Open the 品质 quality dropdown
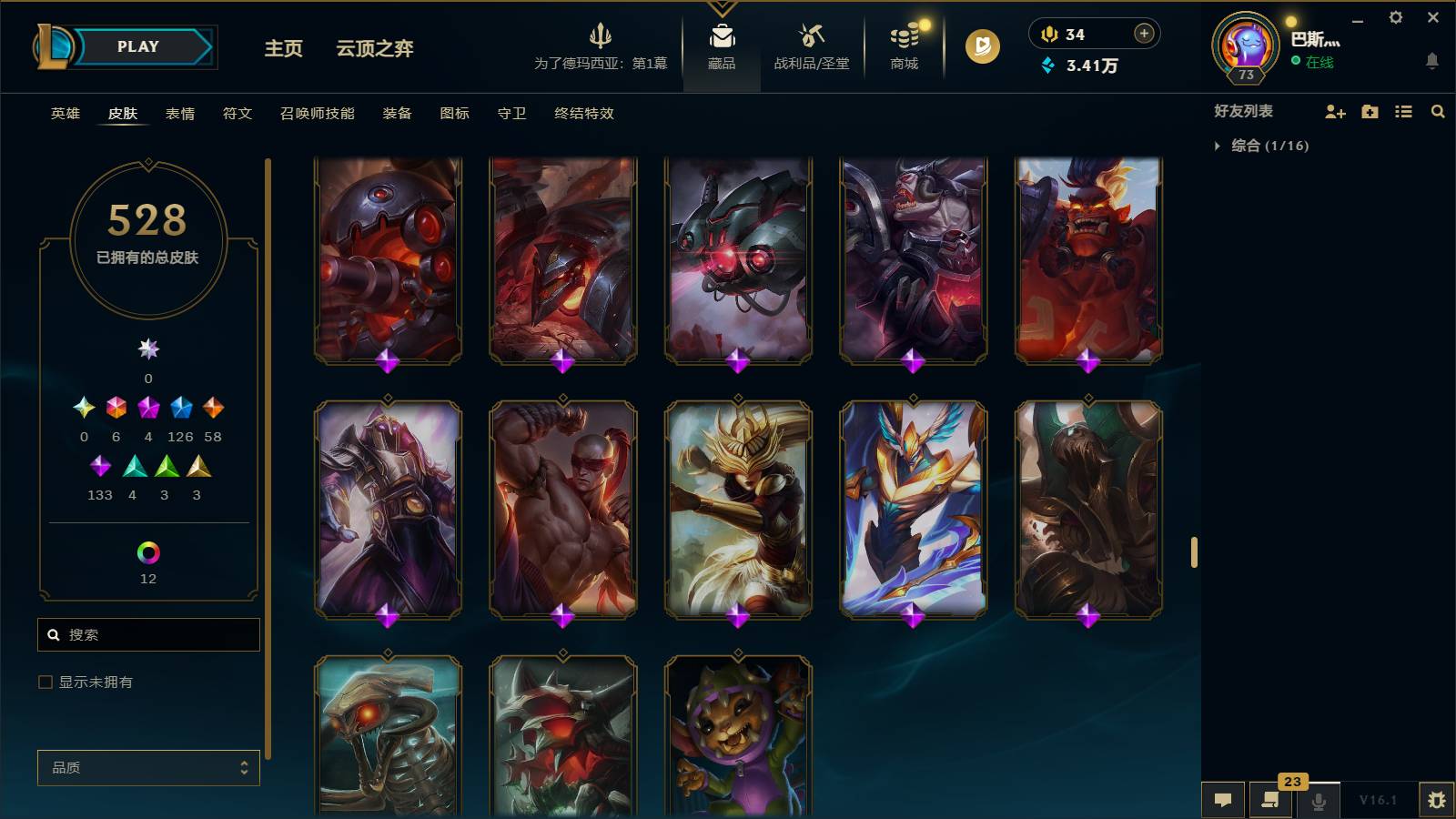1456x819 pixels. pos(147,767)
